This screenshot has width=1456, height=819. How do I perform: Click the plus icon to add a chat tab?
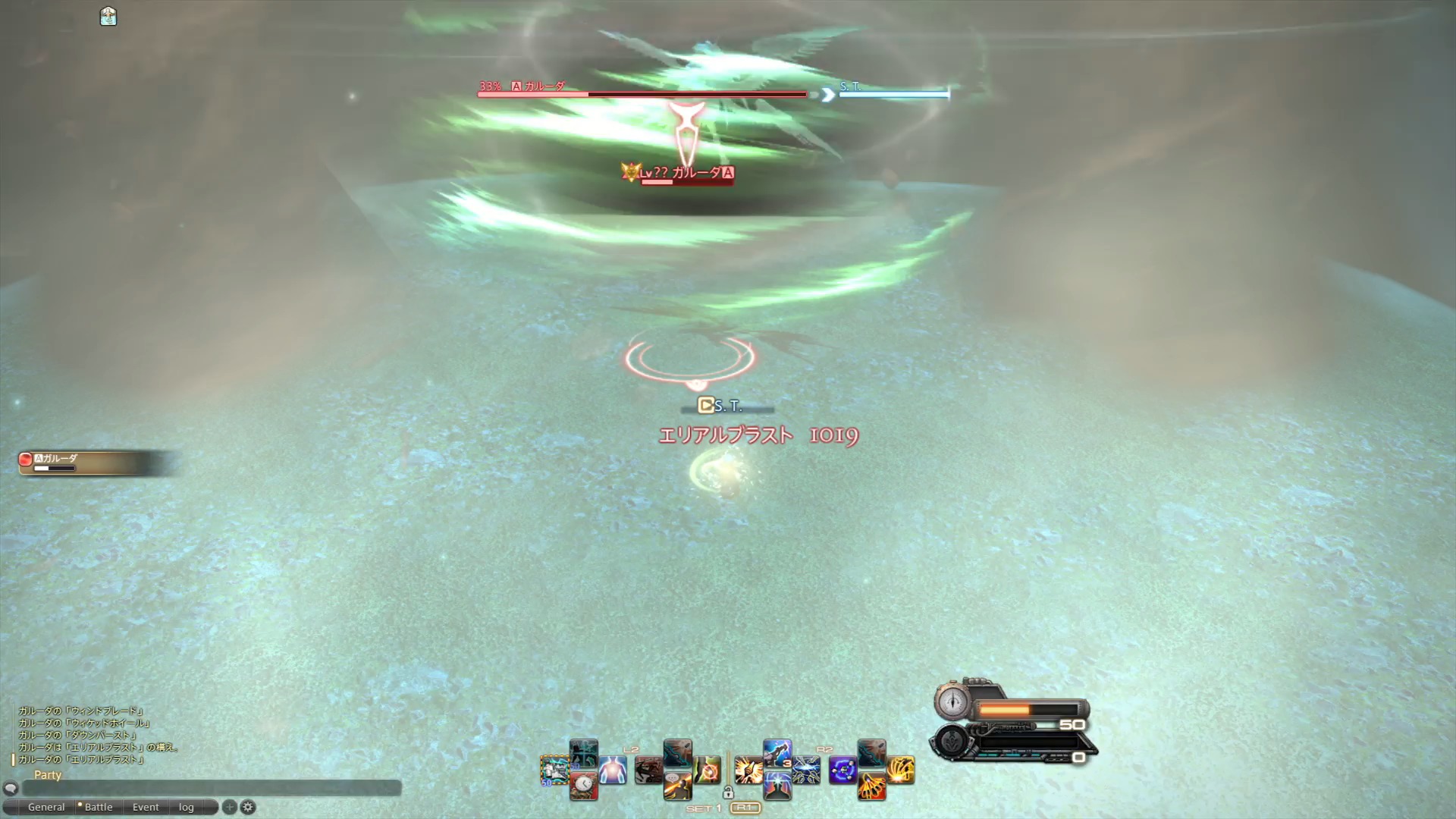click(230, 808)
